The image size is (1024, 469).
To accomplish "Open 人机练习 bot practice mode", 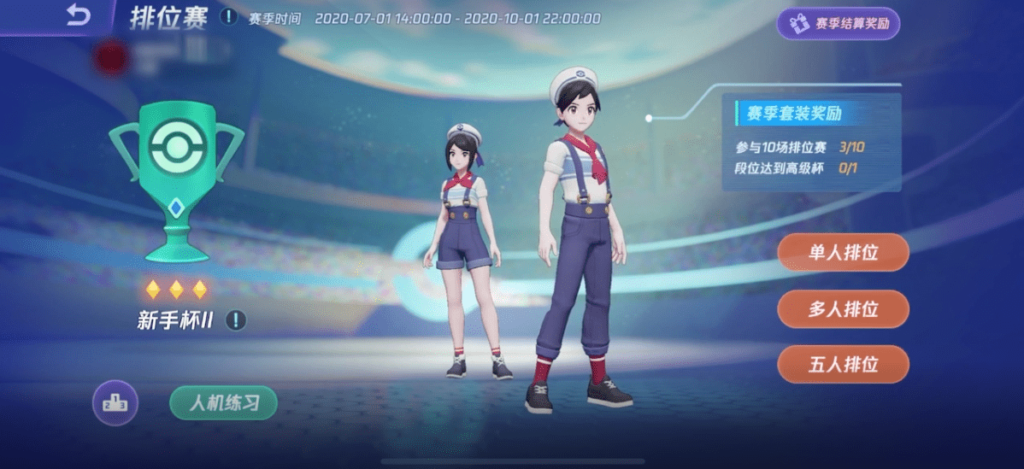I will point(223,402).
